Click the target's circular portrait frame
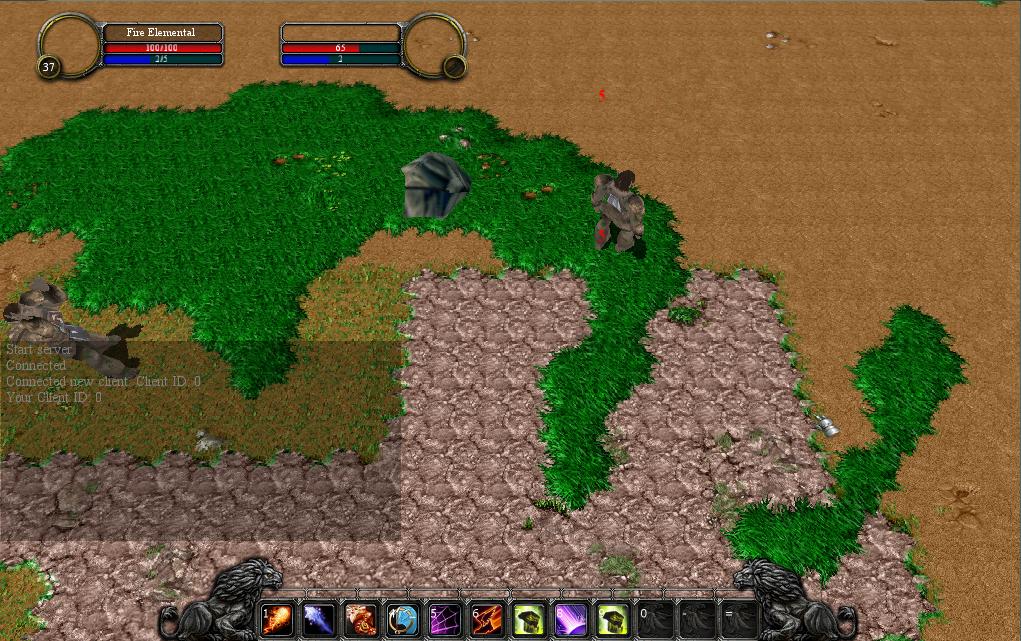The height and width of the screenshot is (641, 1021). (x=435, y=45)
